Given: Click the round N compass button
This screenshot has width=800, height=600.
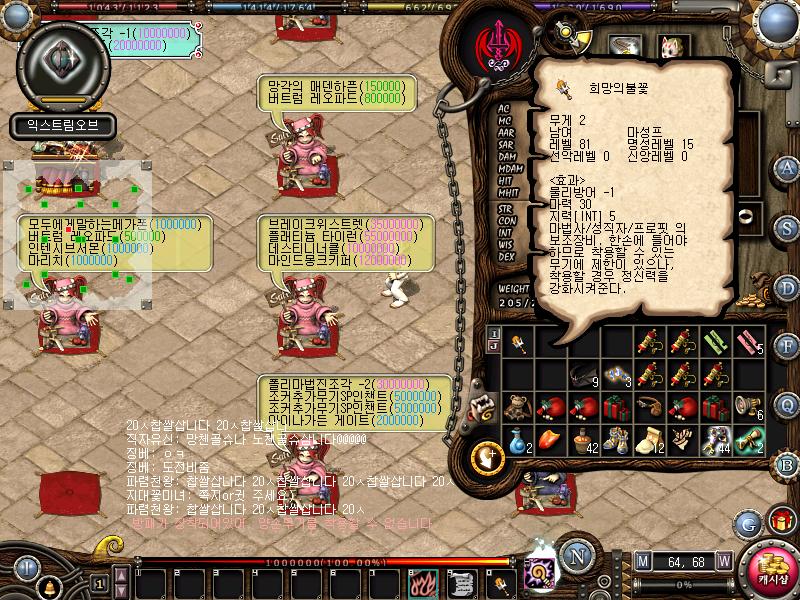Looking at the screenshot, I should pyautogui.click(x=576, y=555).
